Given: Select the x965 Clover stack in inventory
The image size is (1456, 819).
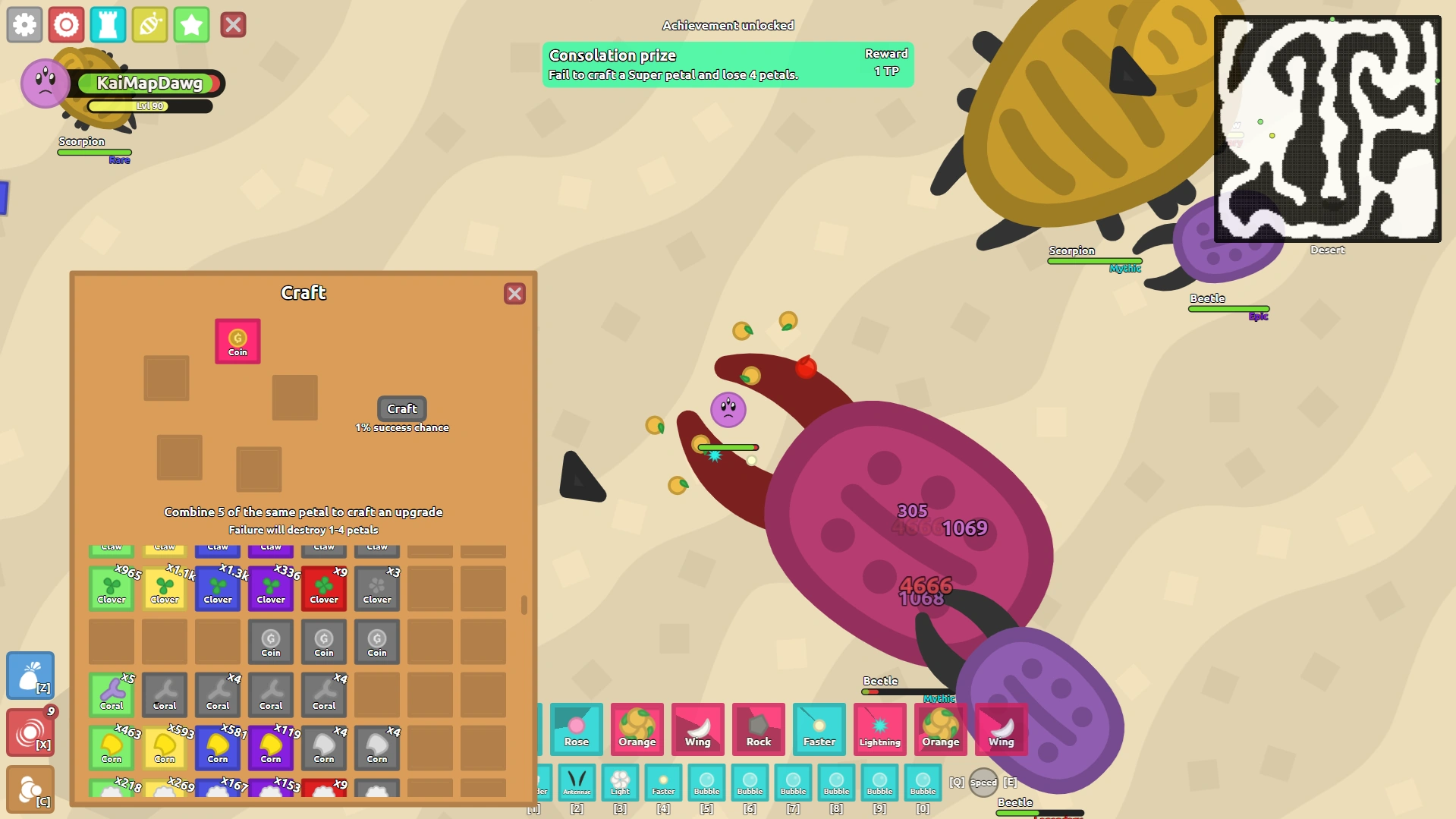Looking at the screenshot, I should tap(112, 589).
